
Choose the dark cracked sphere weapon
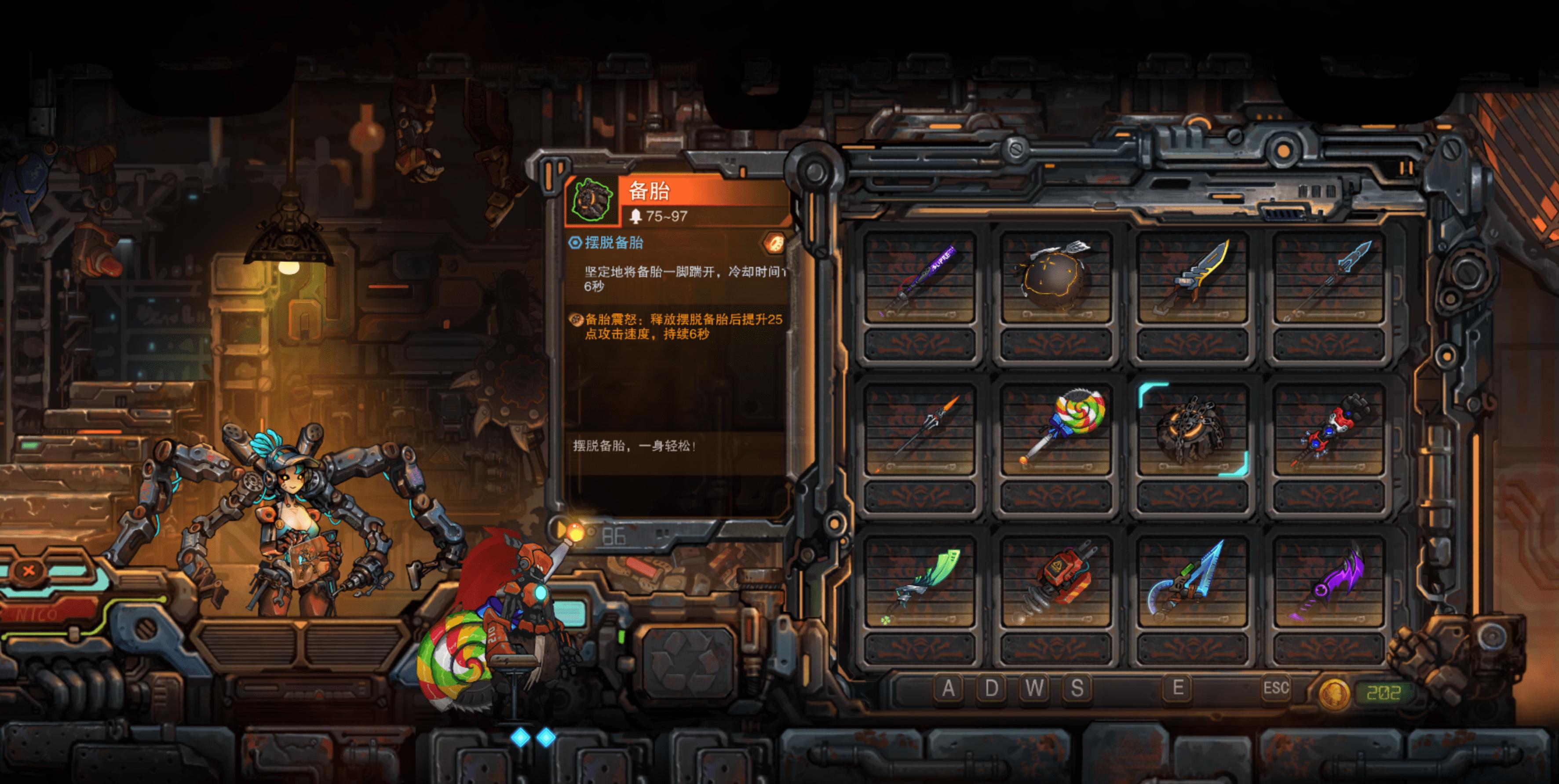pos(1055,278)
